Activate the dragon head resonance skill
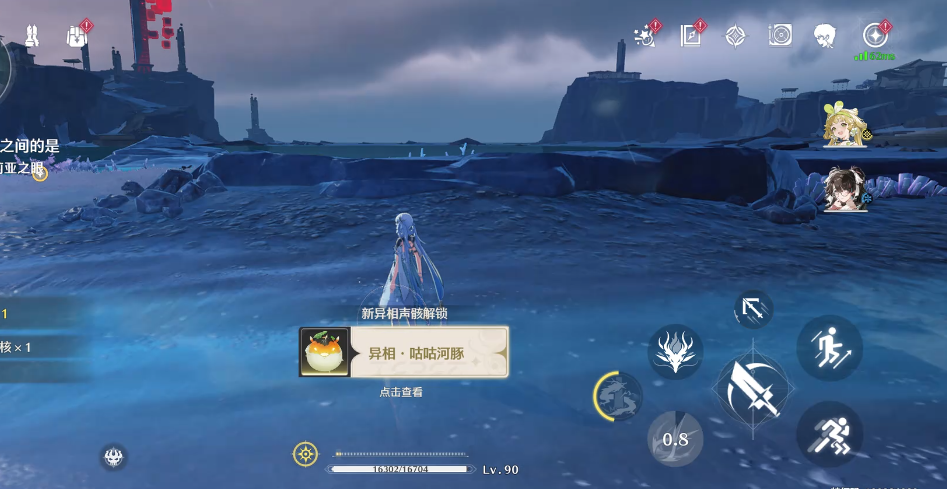Viewport: 947px width, 489px height. click(x=675, y=351)
